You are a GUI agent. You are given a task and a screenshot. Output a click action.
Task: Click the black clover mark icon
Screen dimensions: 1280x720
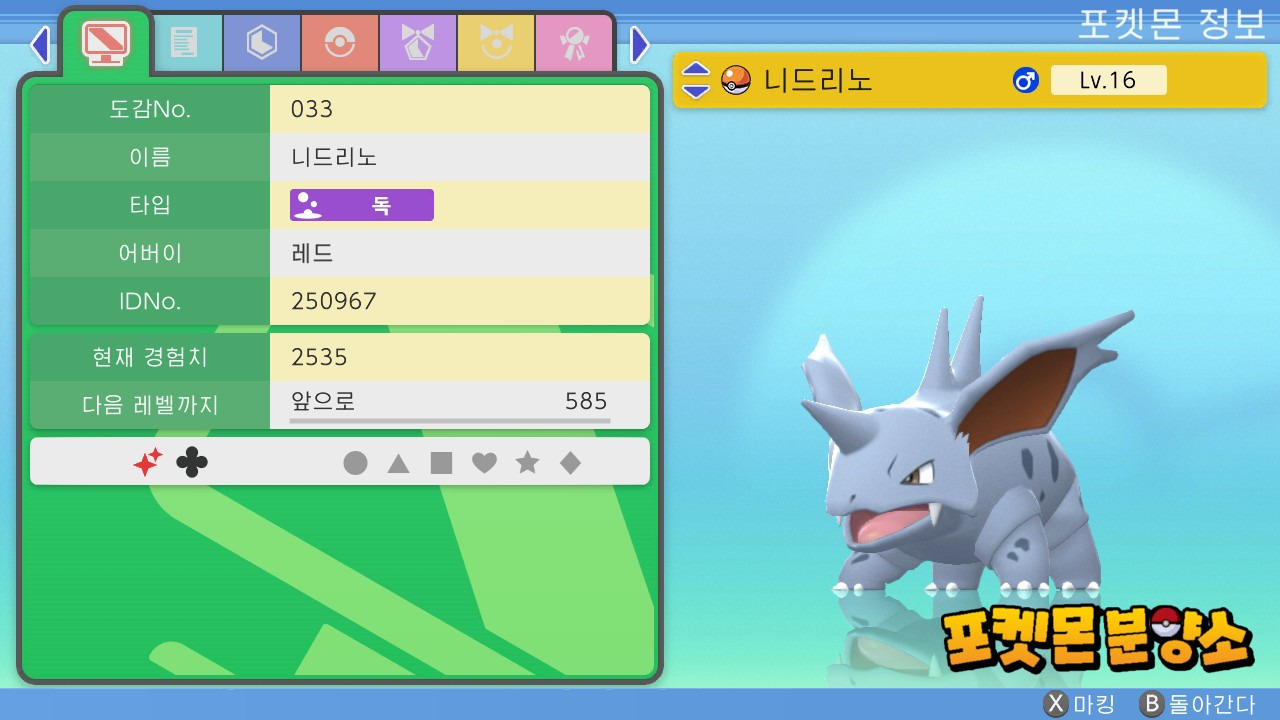(x=192, y=462)
